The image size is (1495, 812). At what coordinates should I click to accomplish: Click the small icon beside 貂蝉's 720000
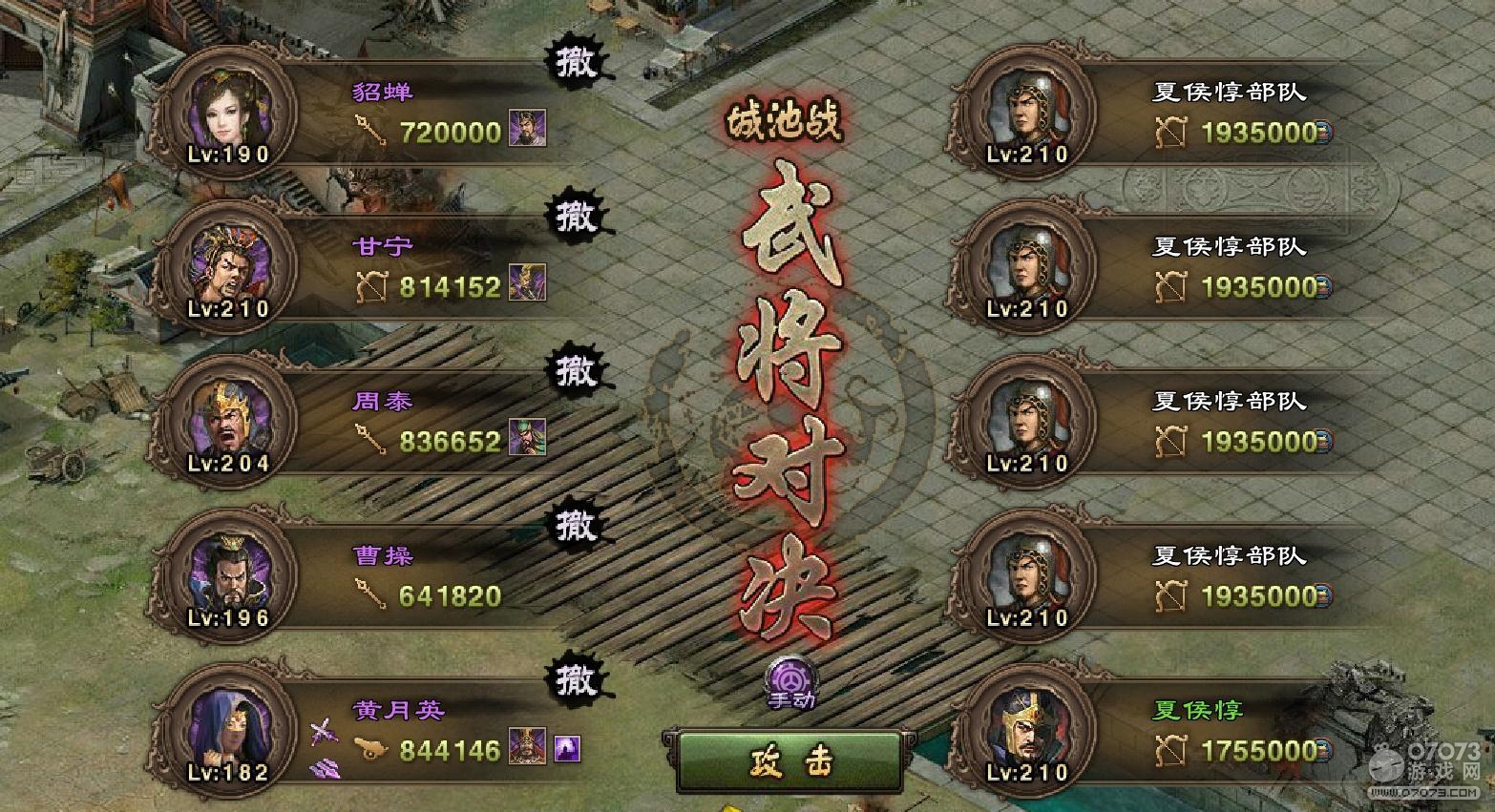click(527, 129)
